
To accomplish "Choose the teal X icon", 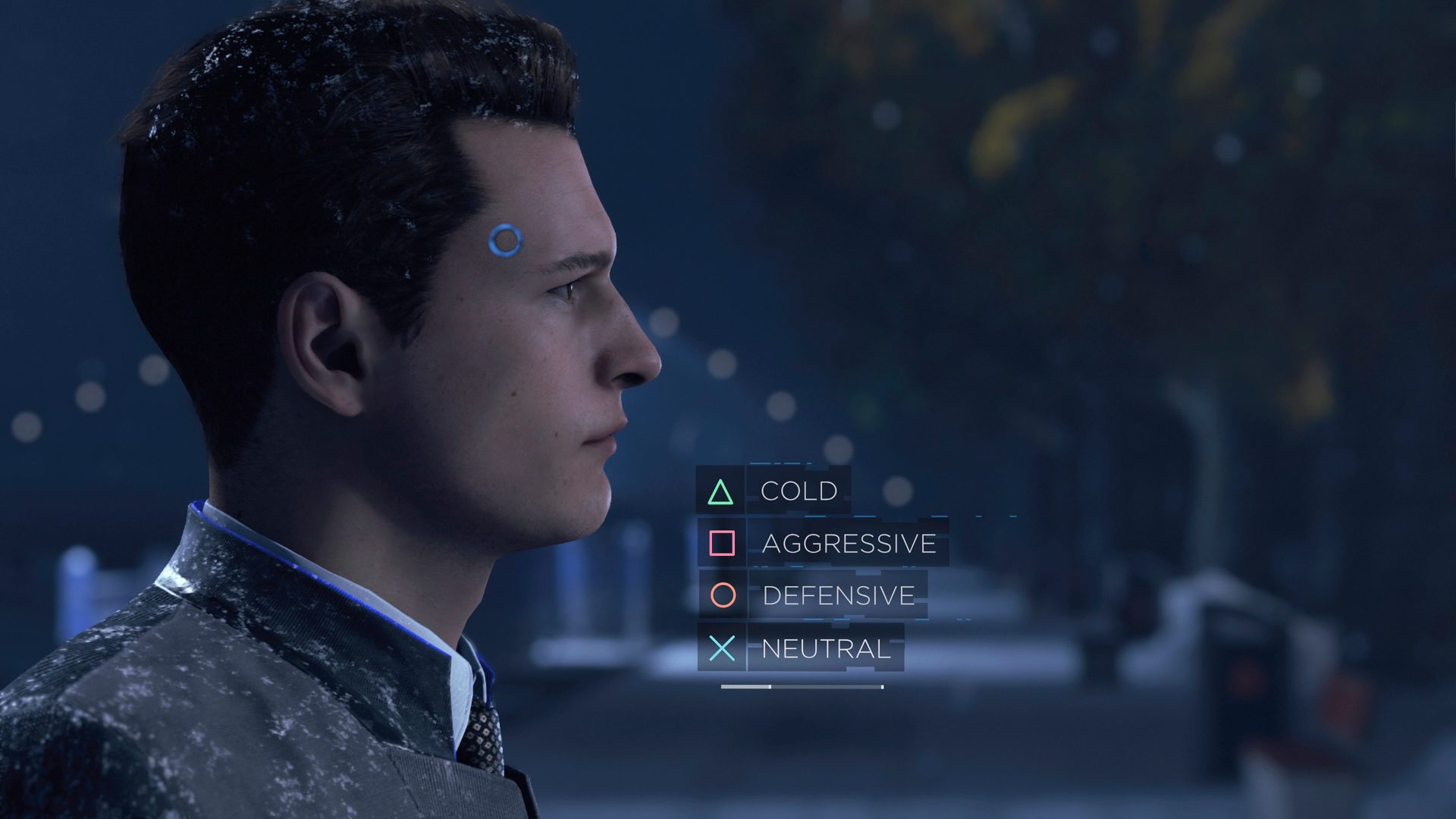I will click(x=722, y=649).
